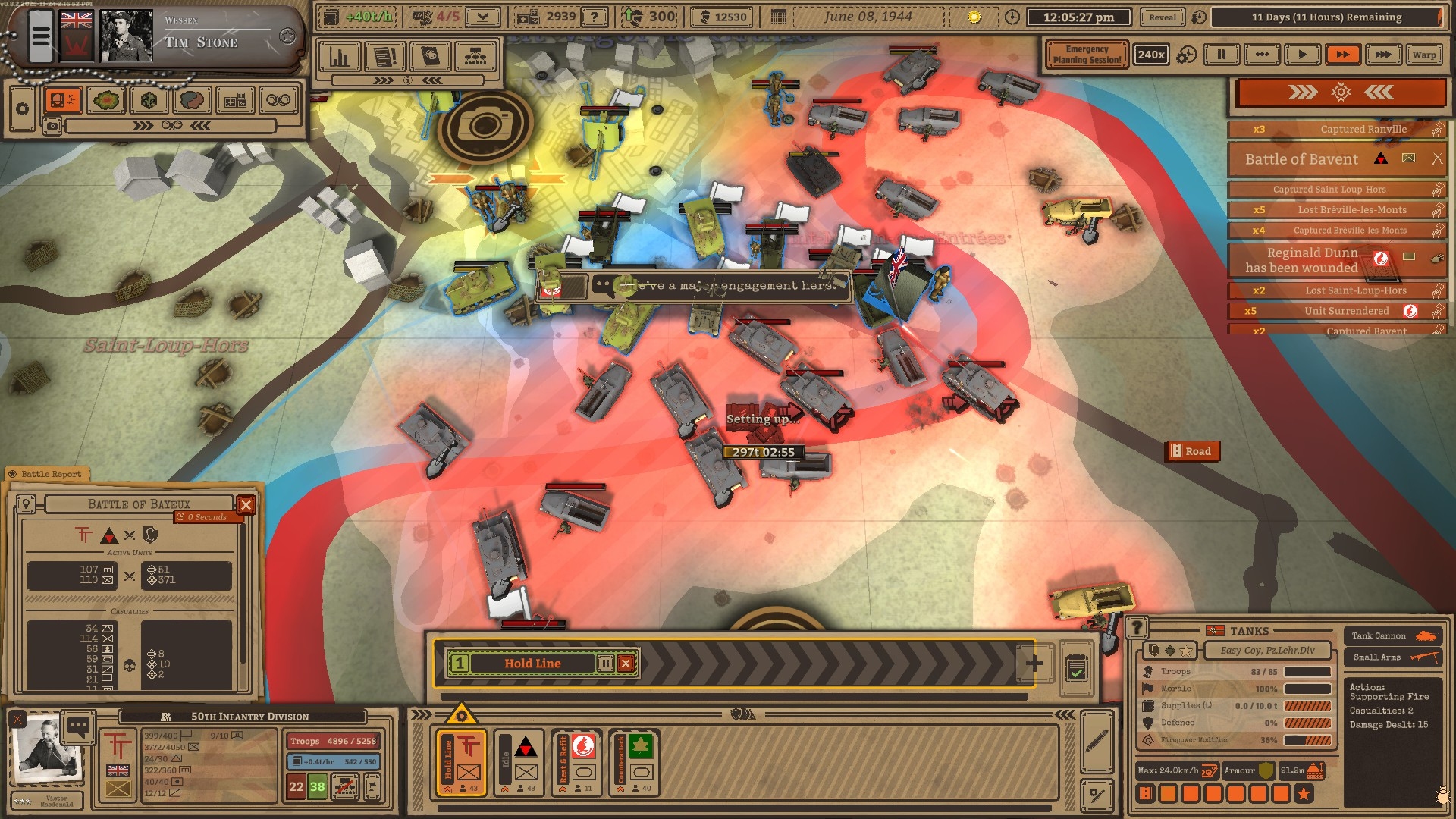
Task: Click the Warp time button
Action: coord(1423,55)
